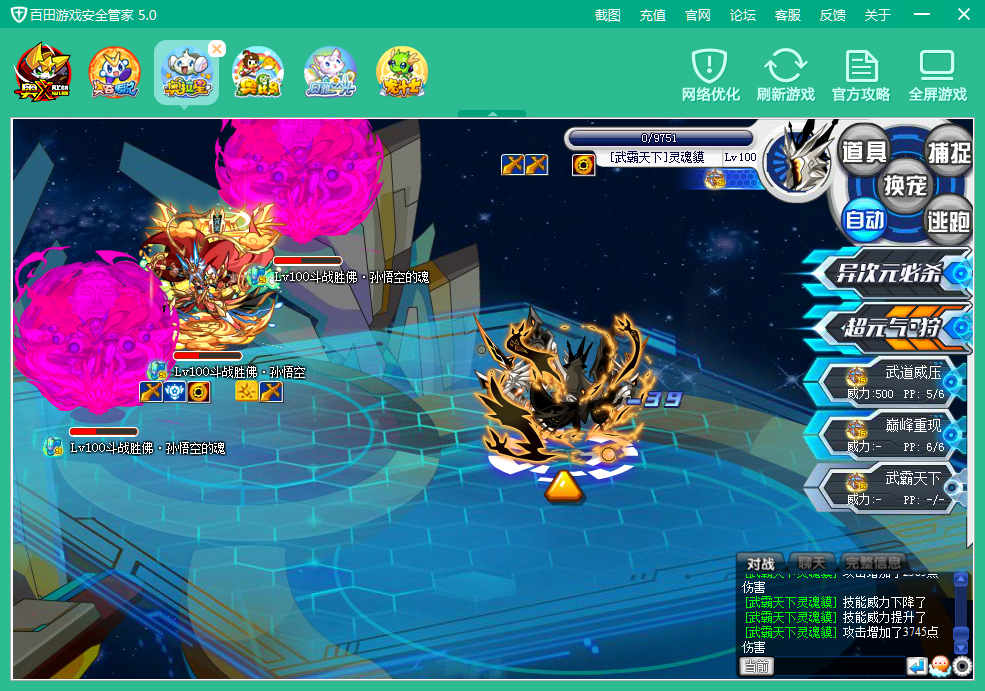The height and width of the screenshot is (691, 985).
Task: Choose the 捕捉 capture button
Action: point(948,152)
